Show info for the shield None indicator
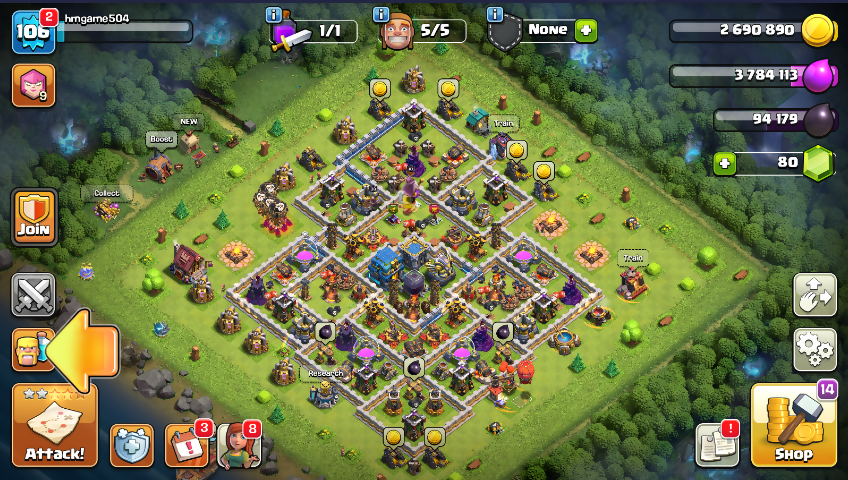The image size is (848, 480). pyautogui.click(x=494, y=14)
